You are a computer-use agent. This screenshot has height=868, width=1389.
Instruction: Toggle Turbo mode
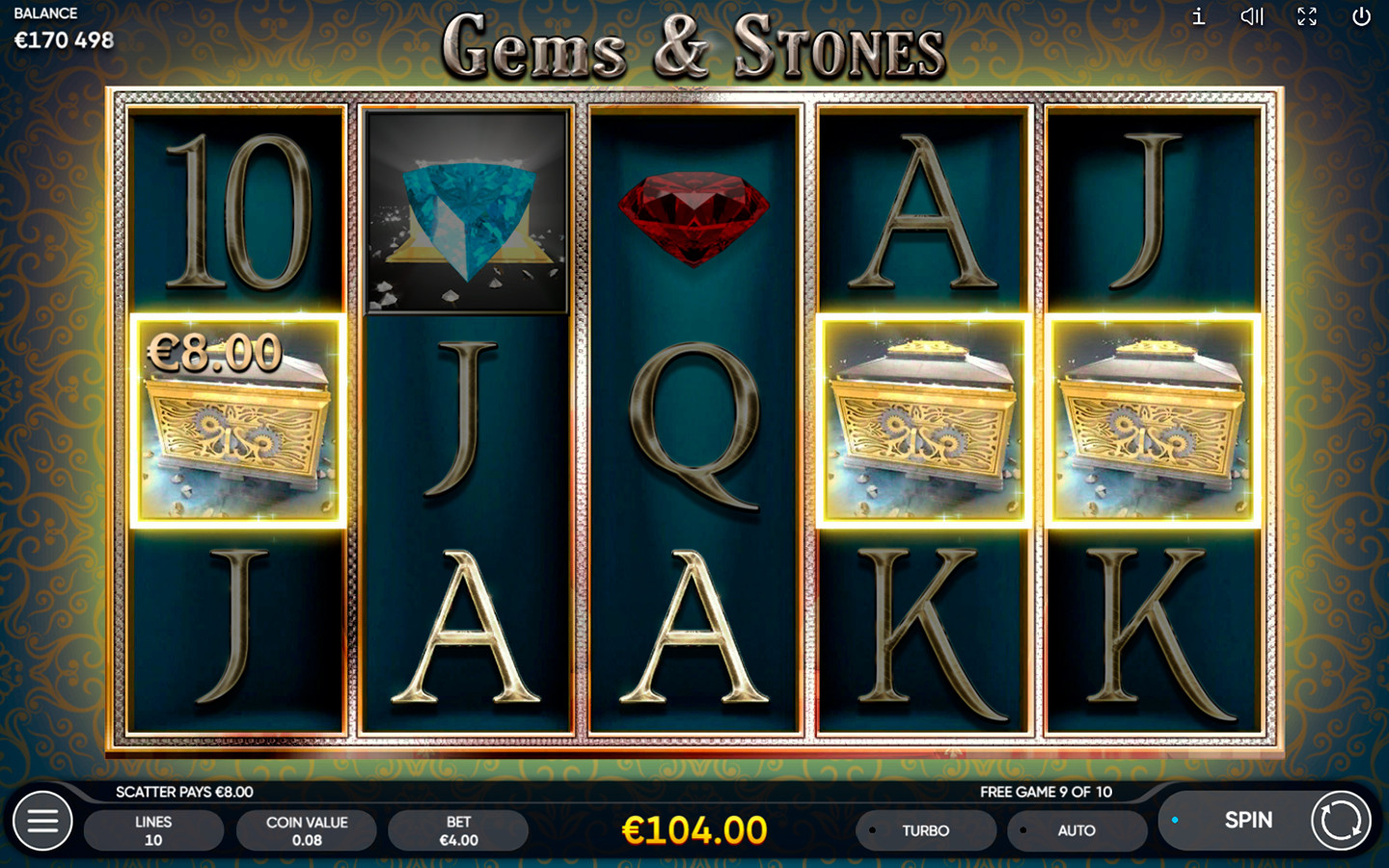925,830
